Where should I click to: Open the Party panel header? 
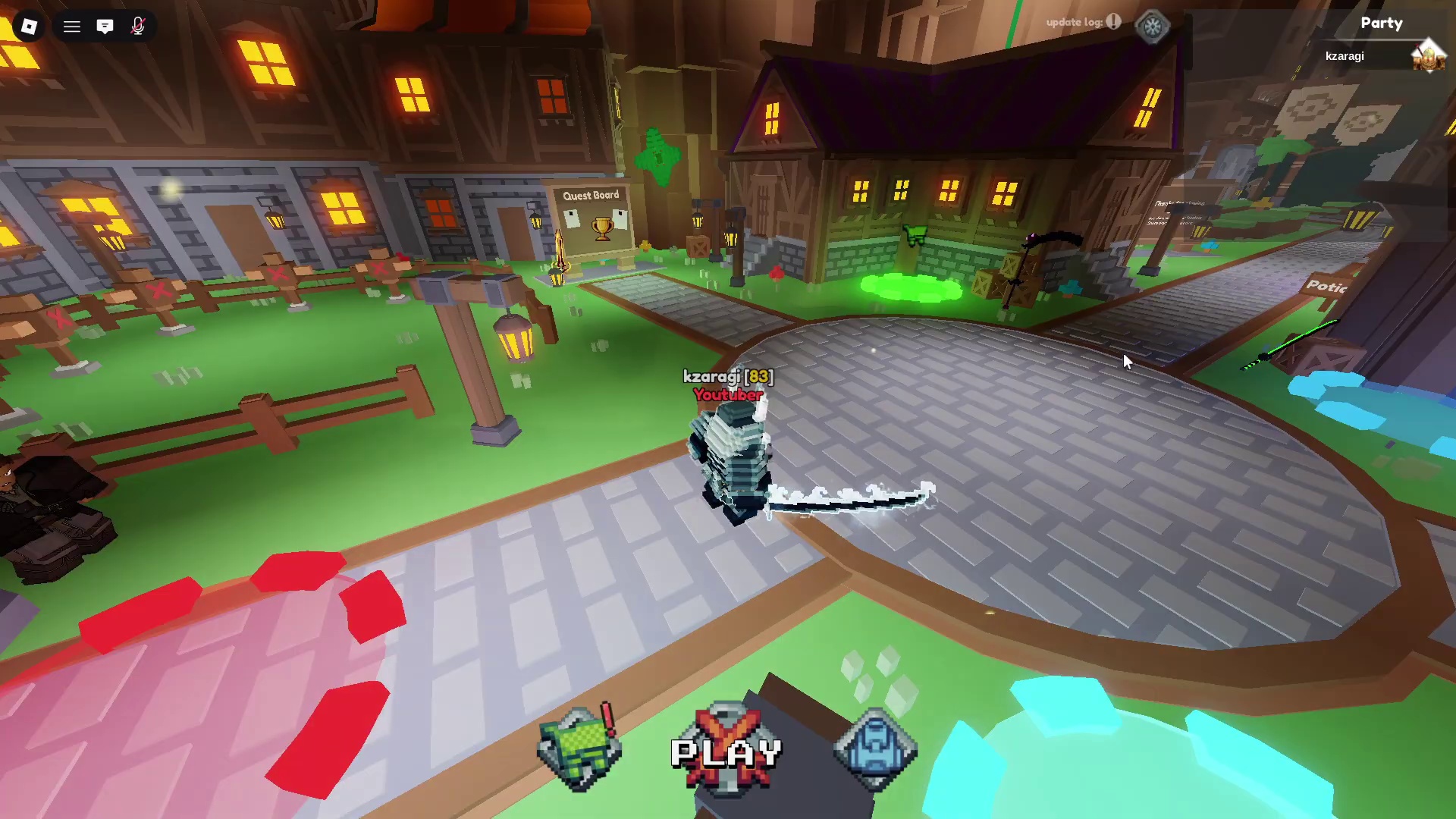[1382, 23]
